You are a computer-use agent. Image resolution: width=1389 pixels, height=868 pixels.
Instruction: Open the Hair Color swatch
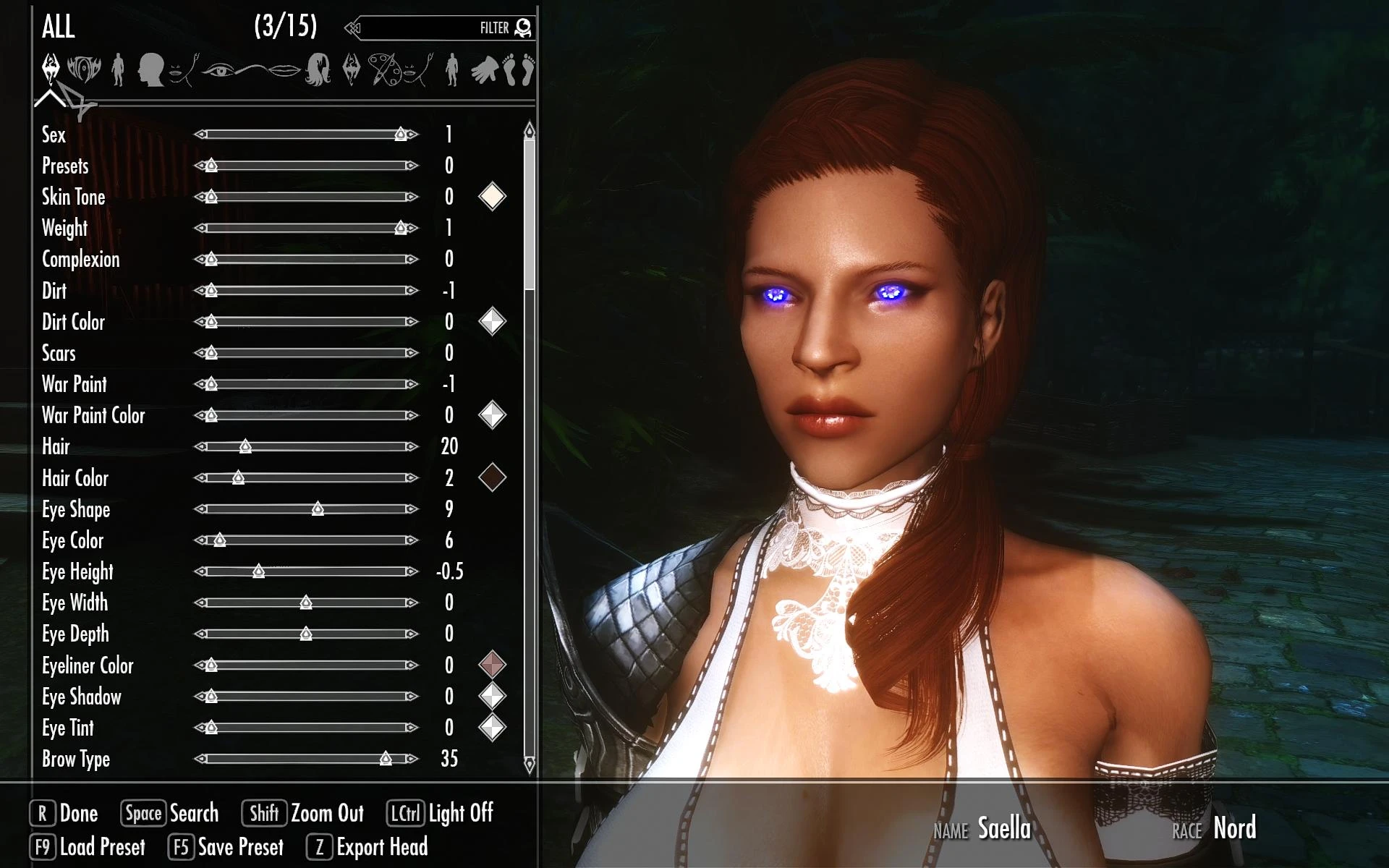tap(492, 477)
